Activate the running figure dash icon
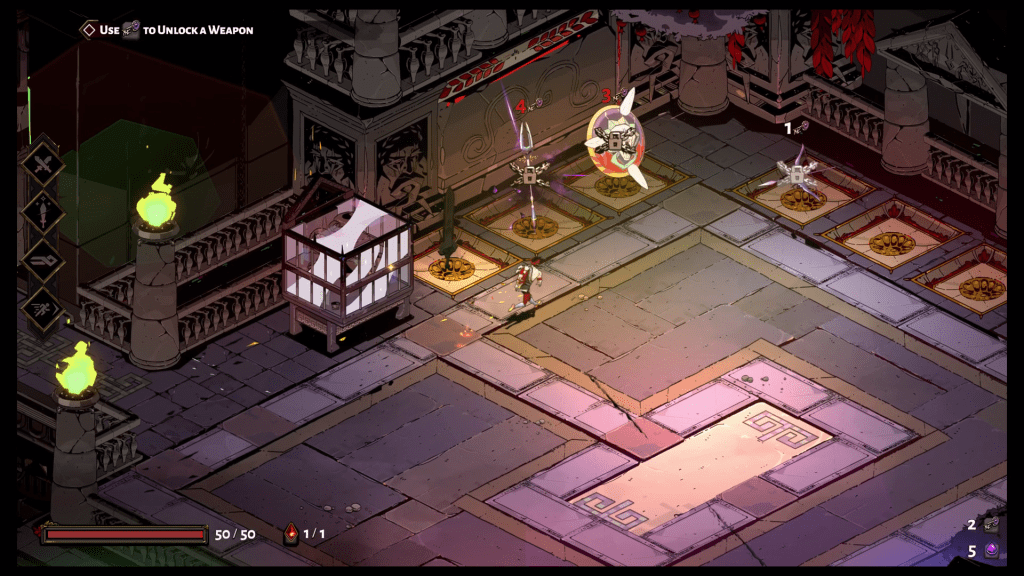 43,307
